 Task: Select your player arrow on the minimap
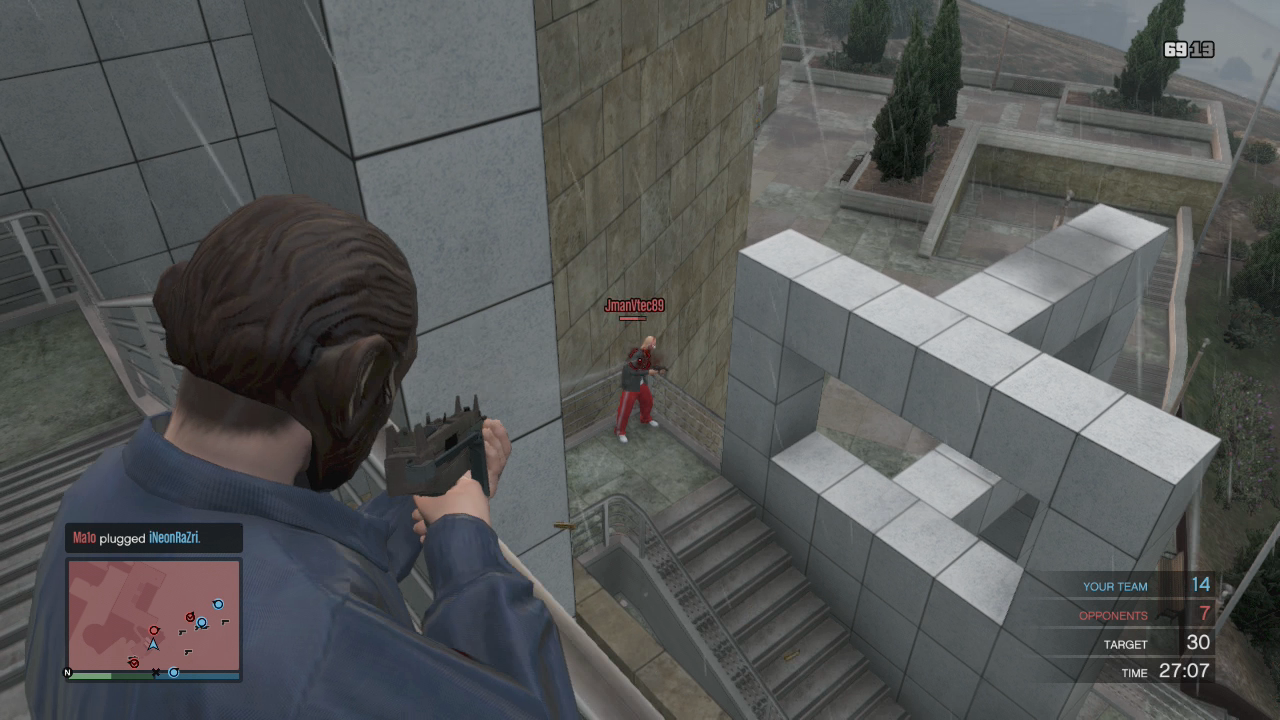click(153, 645)
